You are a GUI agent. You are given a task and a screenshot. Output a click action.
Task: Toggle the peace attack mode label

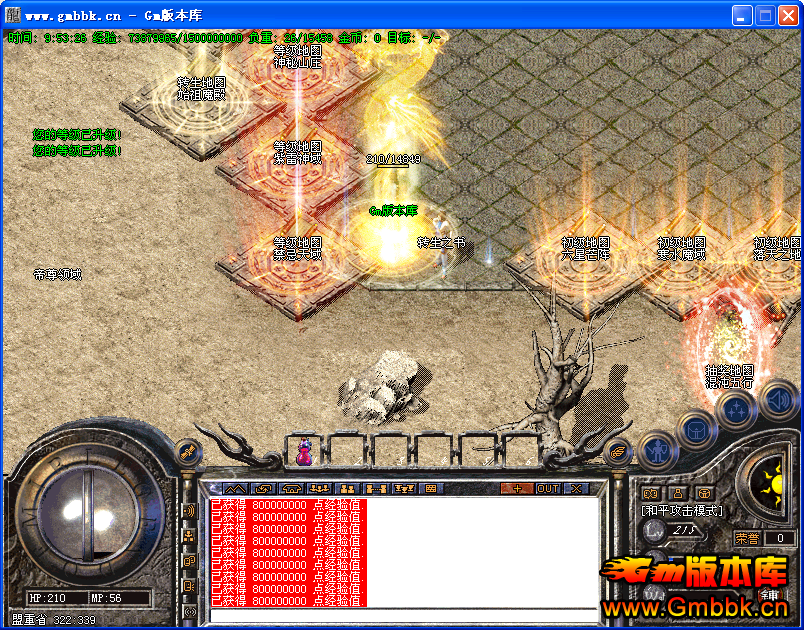(681, 510)
